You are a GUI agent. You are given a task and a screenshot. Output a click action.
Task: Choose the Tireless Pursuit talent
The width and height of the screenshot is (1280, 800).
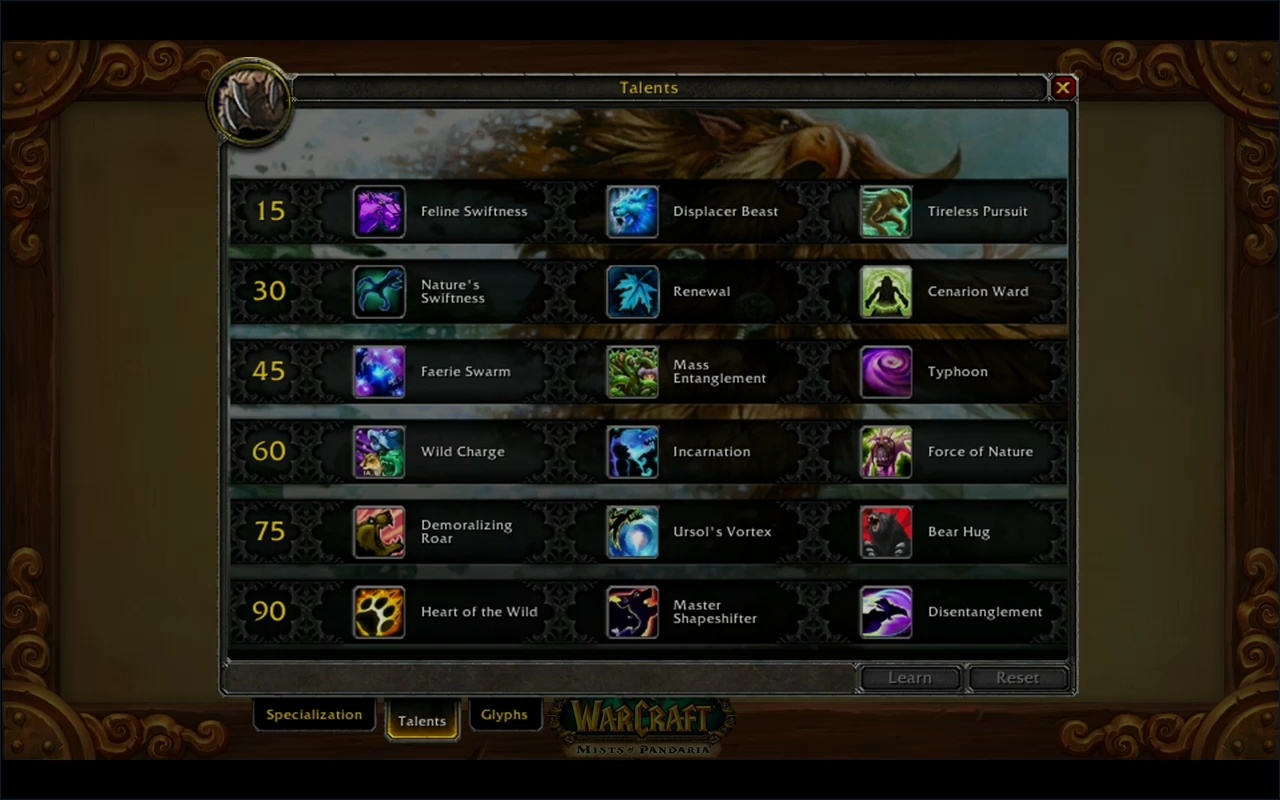pos(885,211)
